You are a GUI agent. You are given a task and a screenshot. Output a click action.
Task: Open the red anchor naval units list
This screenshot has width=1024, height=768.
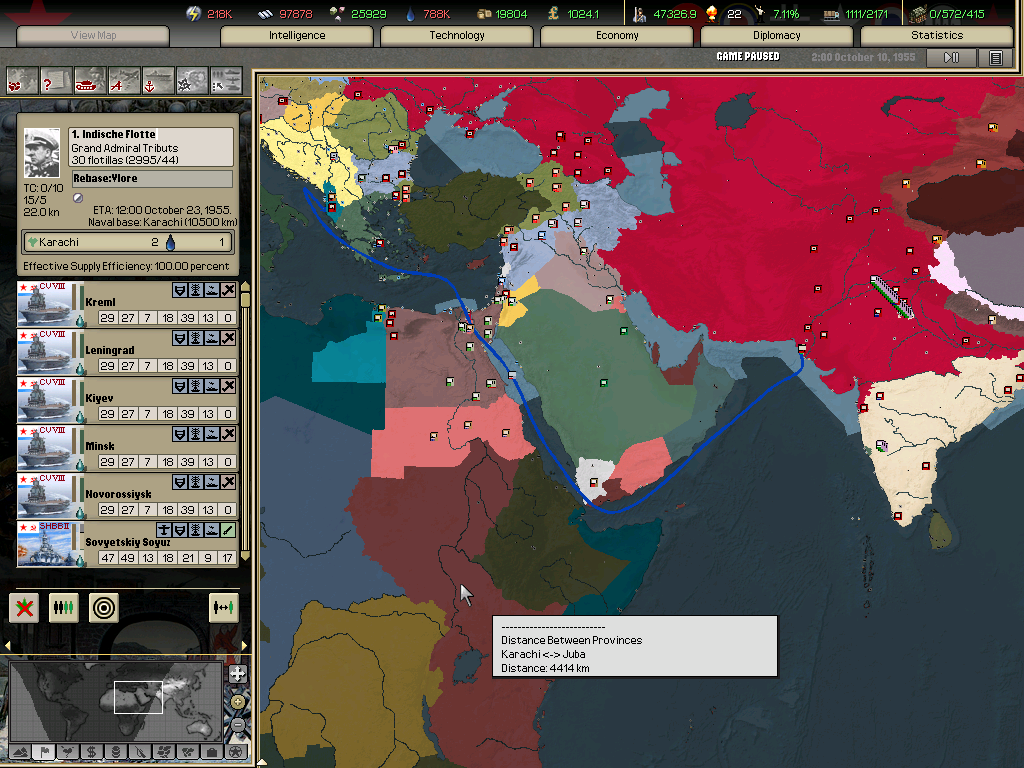coord(158,79)
